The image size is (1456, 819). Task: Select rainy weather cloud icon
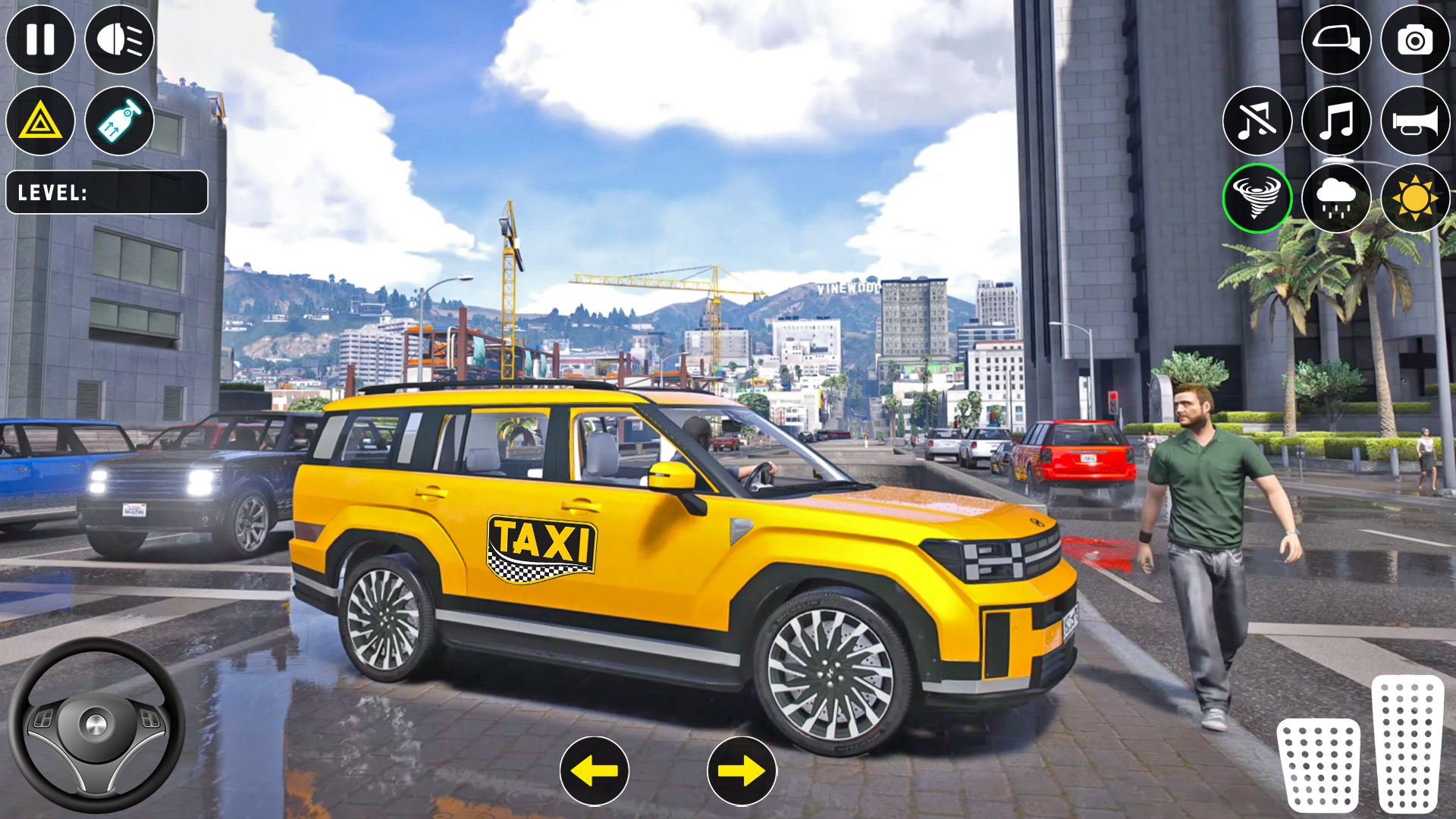(x=1335, y=199)
